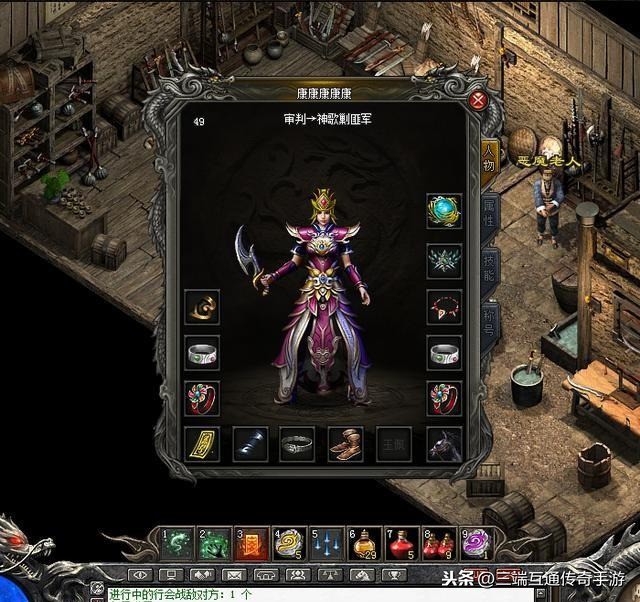Select the belt equipment slot

tap(297, 443)
